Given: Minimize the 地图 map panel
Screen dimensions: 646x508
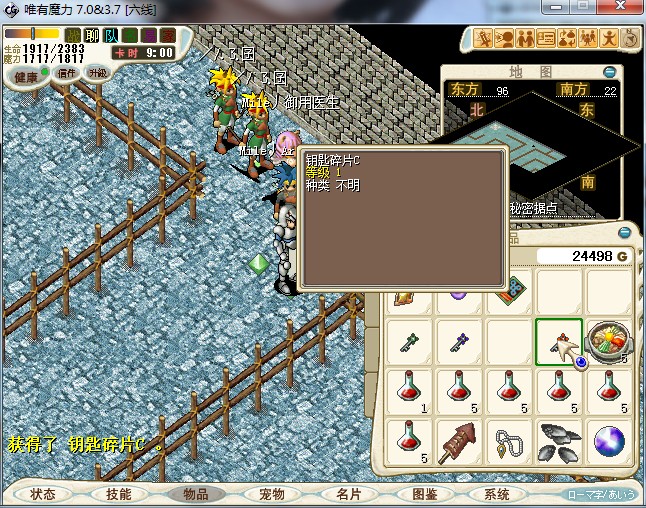Looking at the screenshot, I should point(610,72).
